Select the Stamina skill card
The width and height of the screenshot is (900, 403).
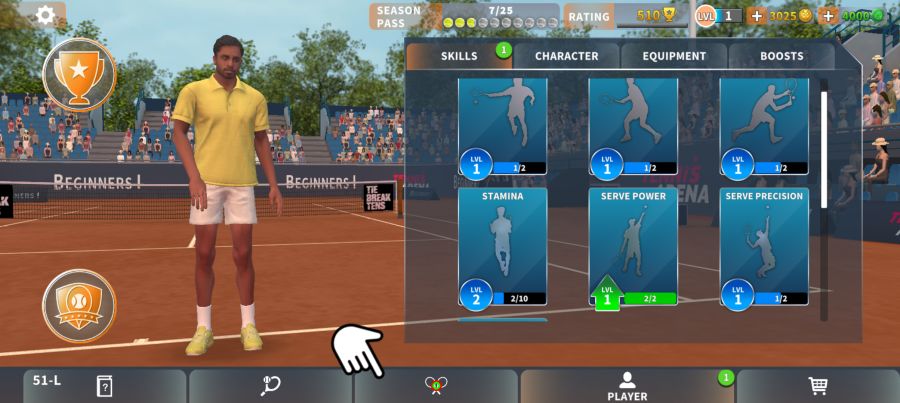click(502, 246)
